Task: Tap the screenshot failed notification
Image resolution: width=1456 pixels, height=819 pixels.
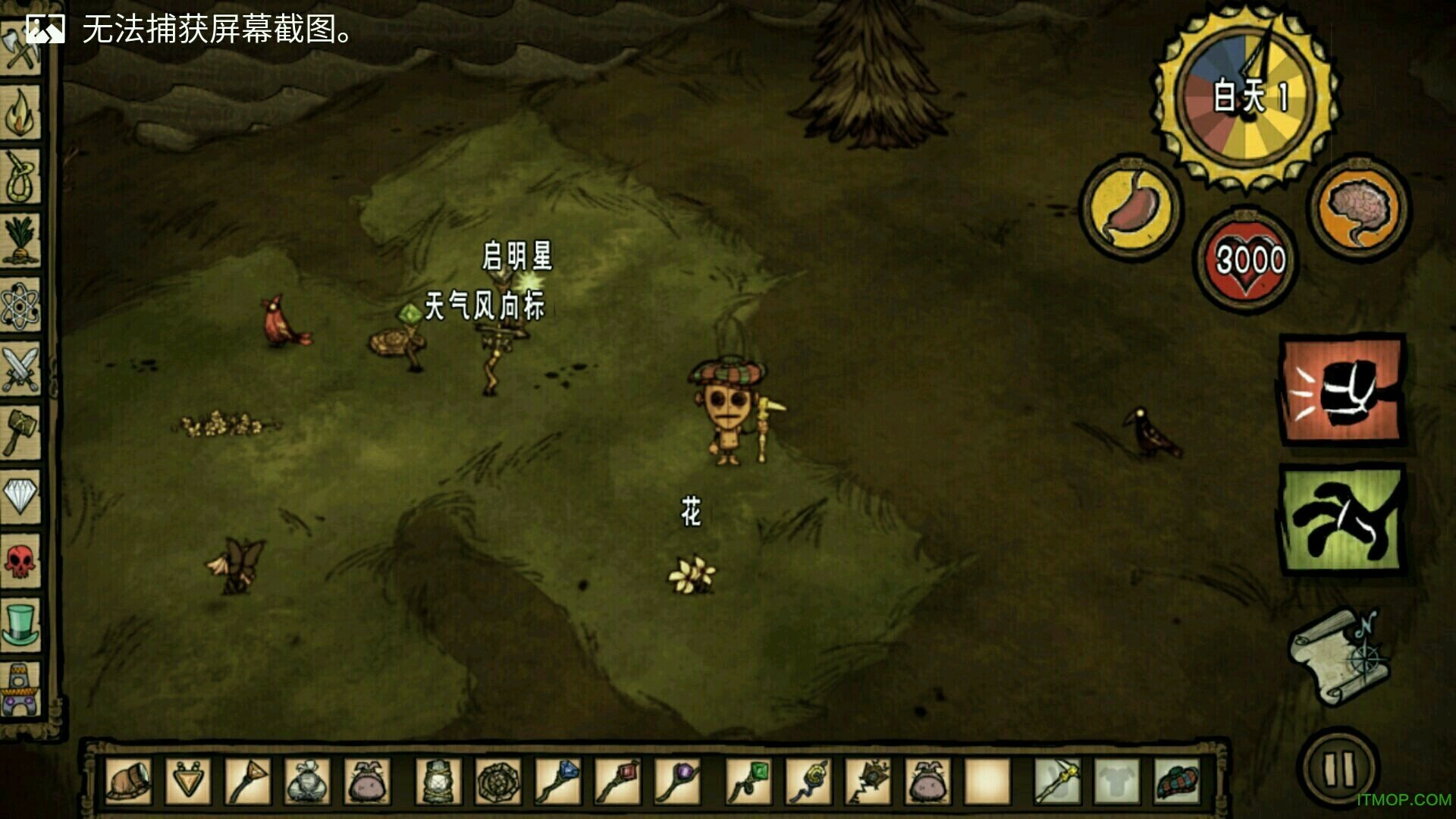Action: pos(190,30)
